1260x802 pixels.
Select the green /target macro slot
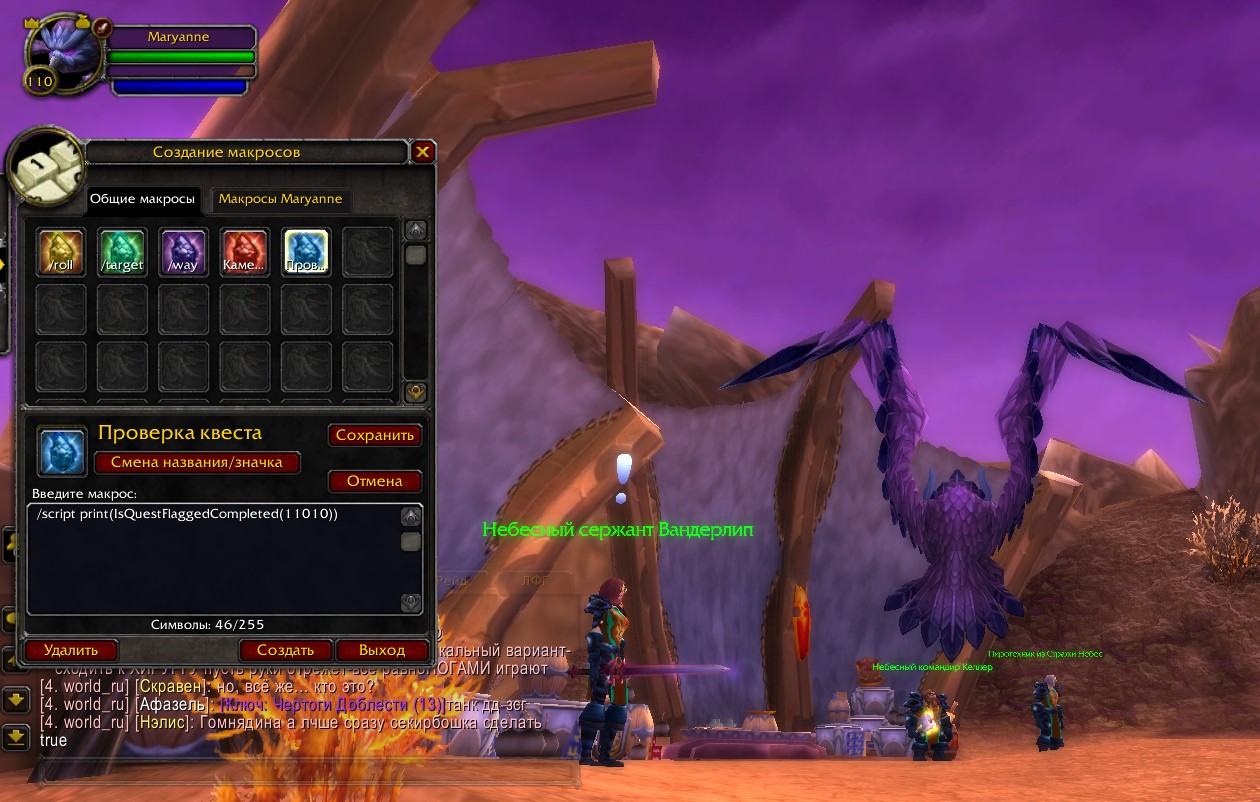pyautogui.click(x=123, y=252)
